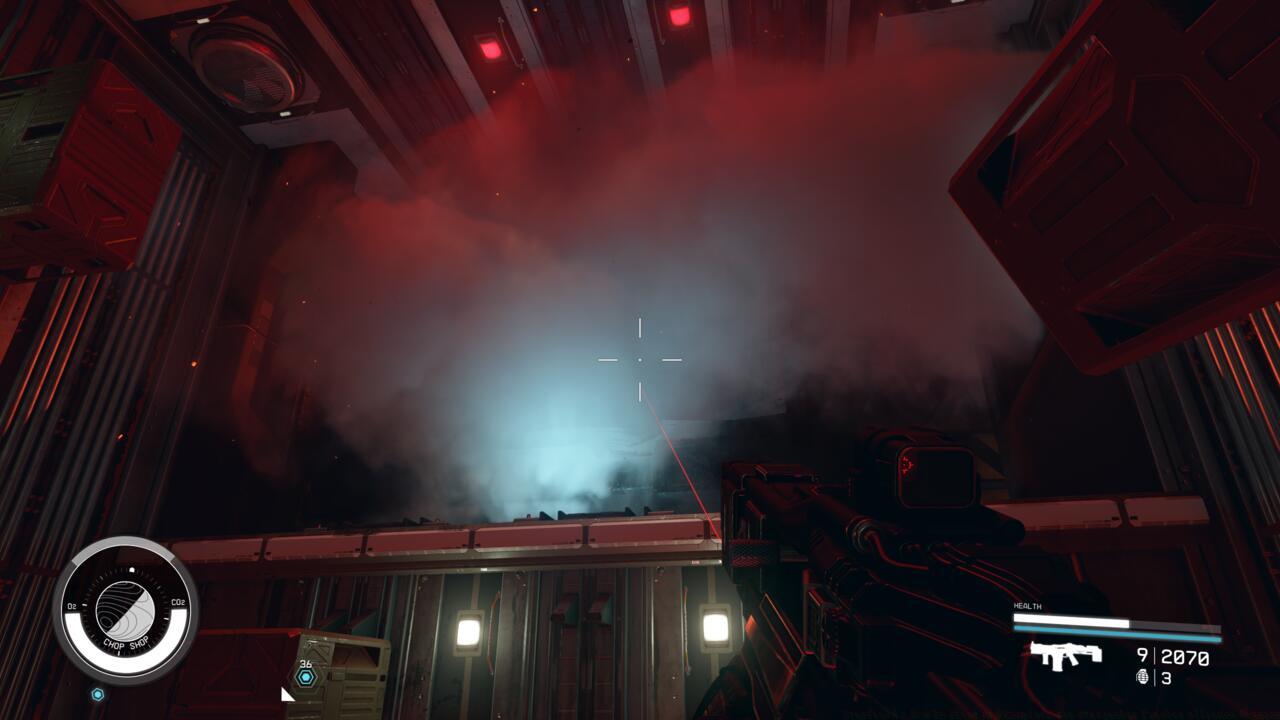Click the CHOP SHOP location text

(x=126, y=643)
